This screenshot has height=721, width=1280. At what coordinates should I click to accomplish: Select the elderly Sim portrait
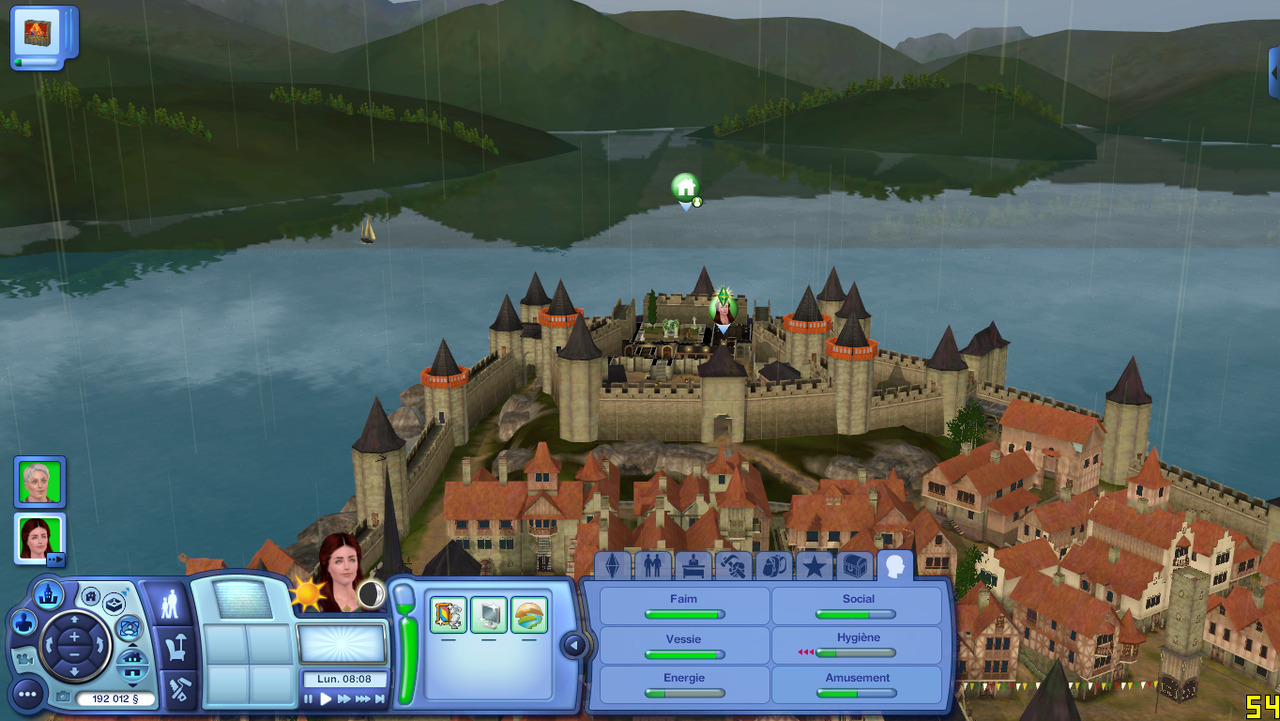tap(40, 482)
